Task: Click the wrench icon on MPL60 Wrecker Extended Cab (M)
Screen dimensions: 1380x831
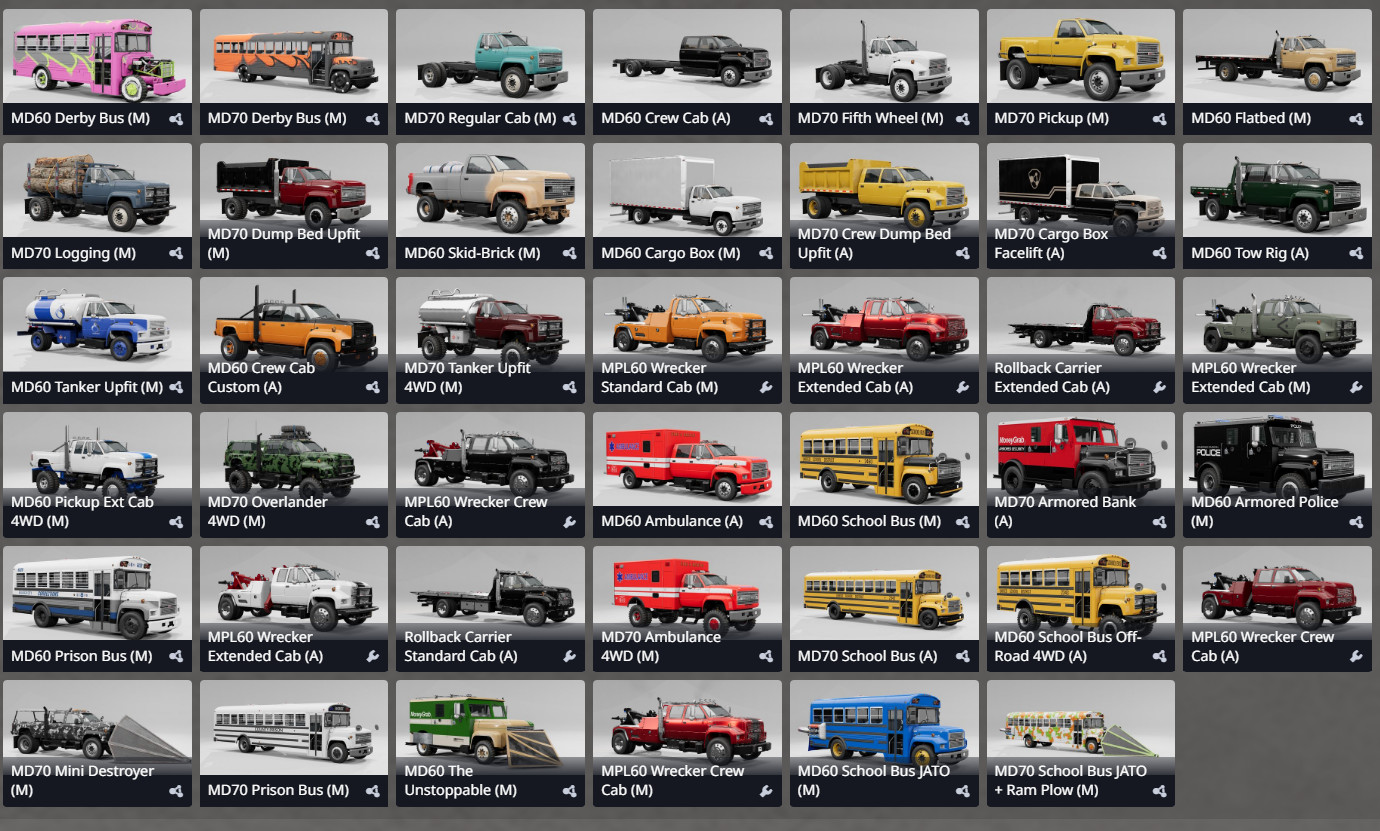Action: click(x=1356, y=387)
